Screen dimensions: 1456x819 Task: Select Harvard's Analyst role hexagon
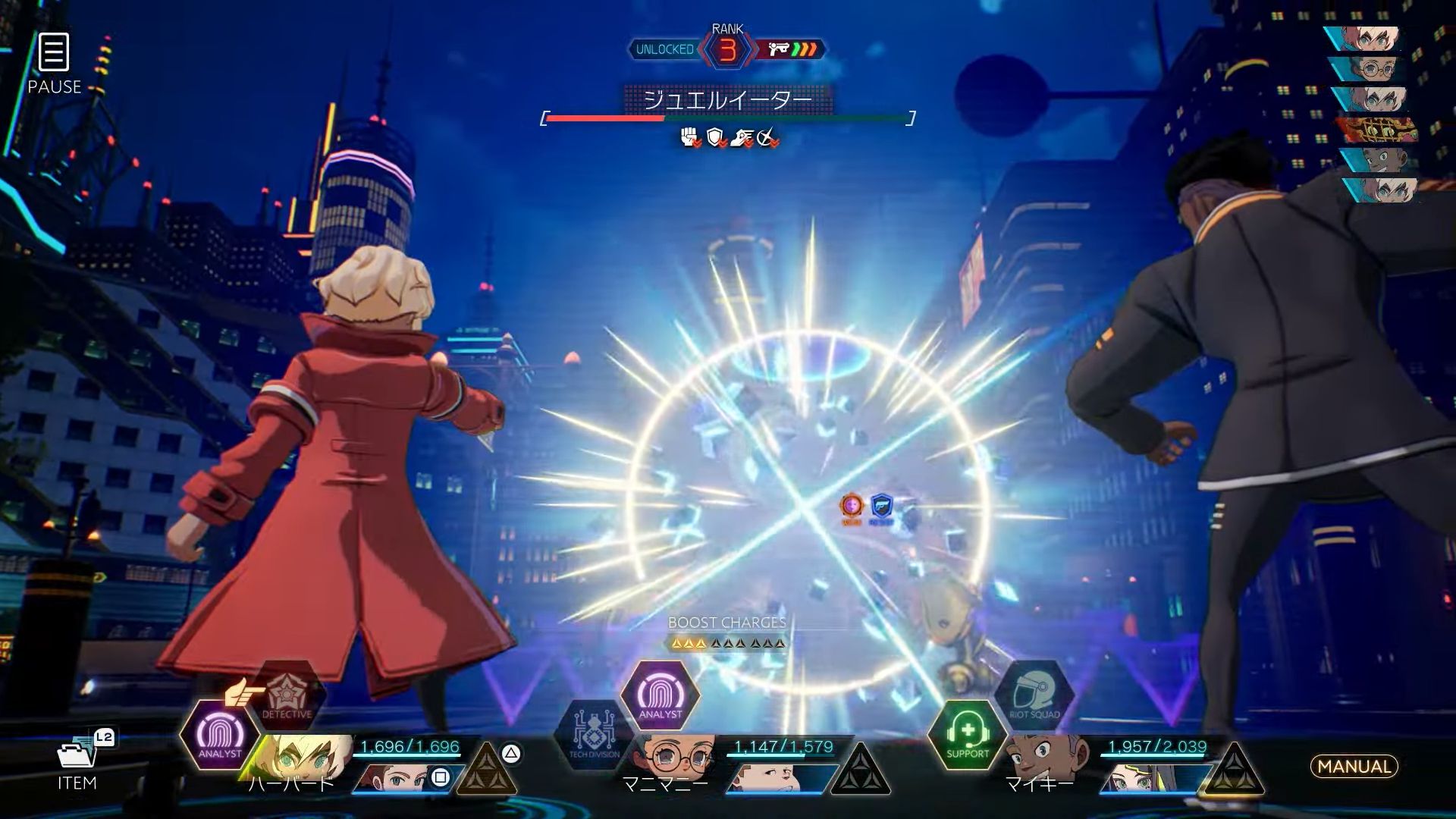[x=219, y=735]
